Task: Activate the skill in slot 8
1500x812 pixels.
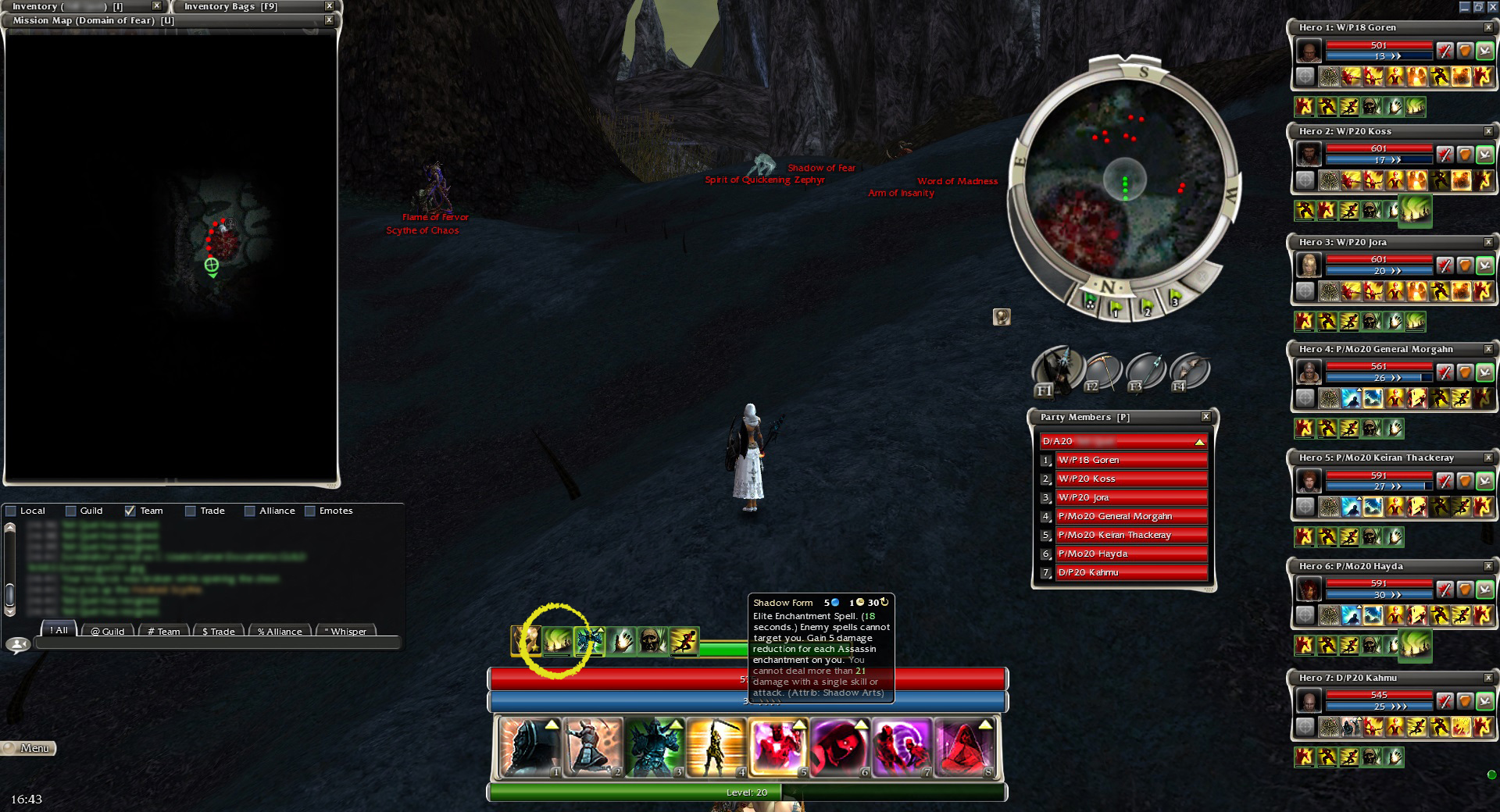Action: click(964, 747)
